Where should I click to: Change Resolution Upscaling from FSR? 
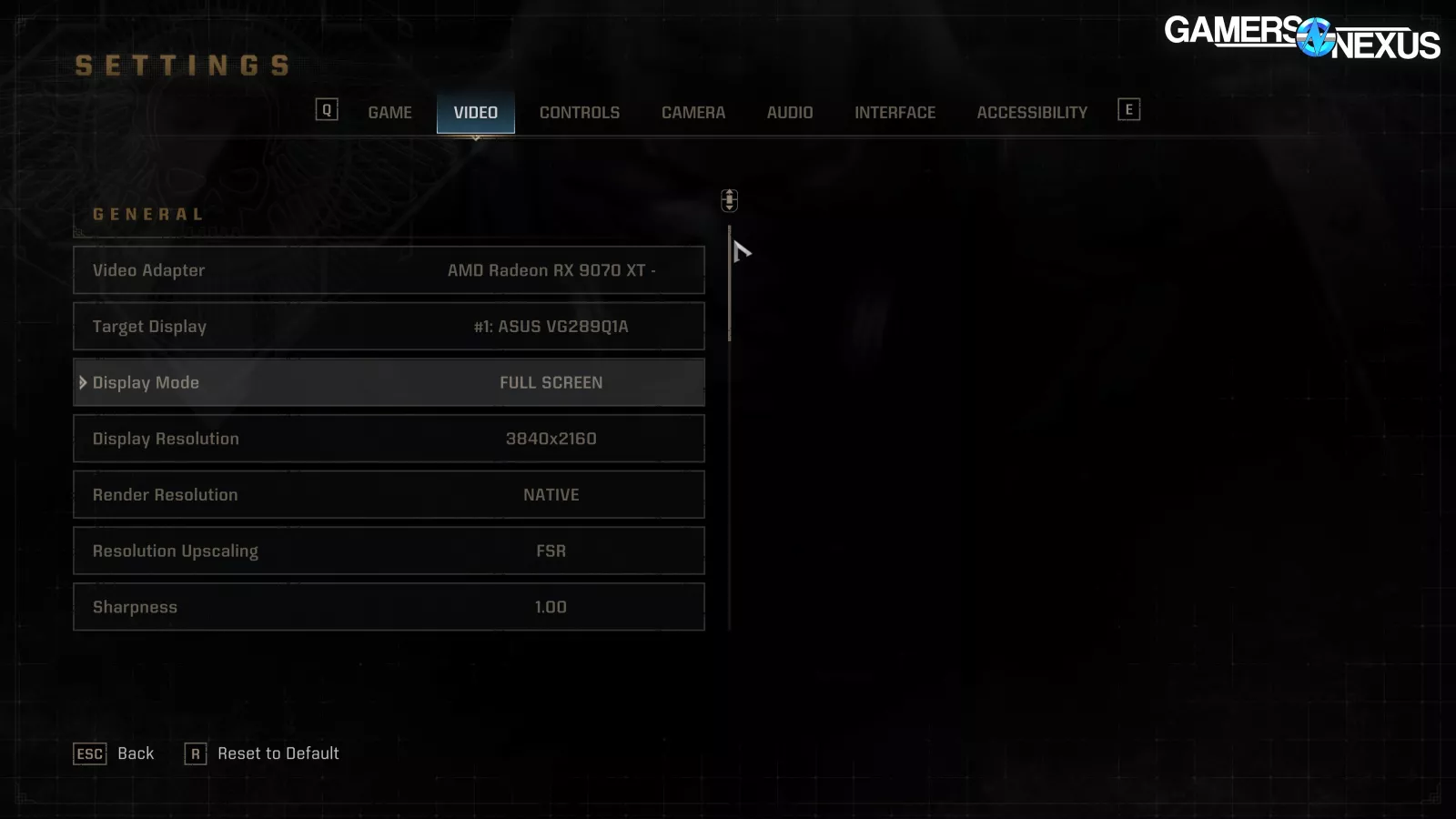pyautogui.click(x=389, y=551)
